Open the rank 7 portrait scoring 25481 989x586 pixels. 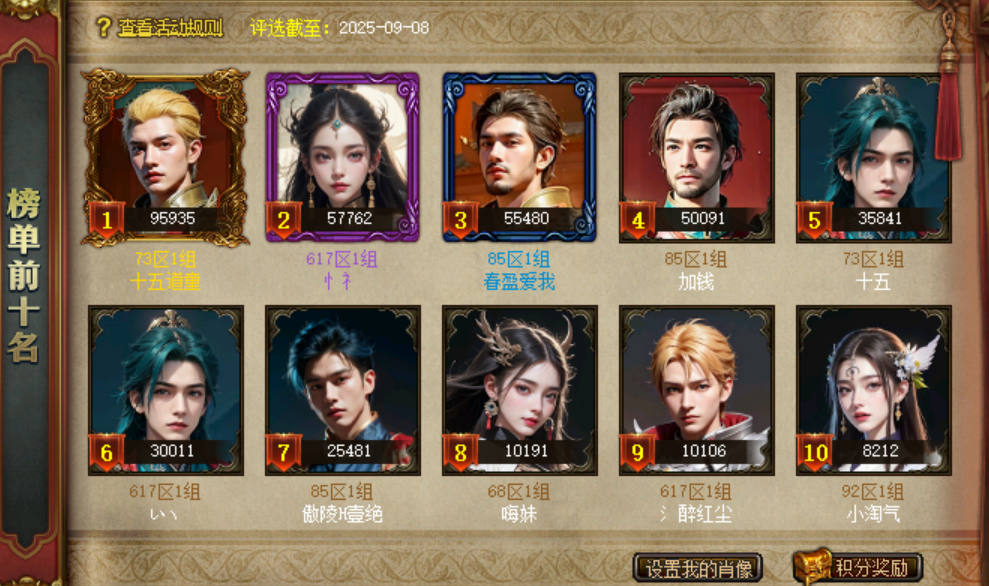[342, 388]
